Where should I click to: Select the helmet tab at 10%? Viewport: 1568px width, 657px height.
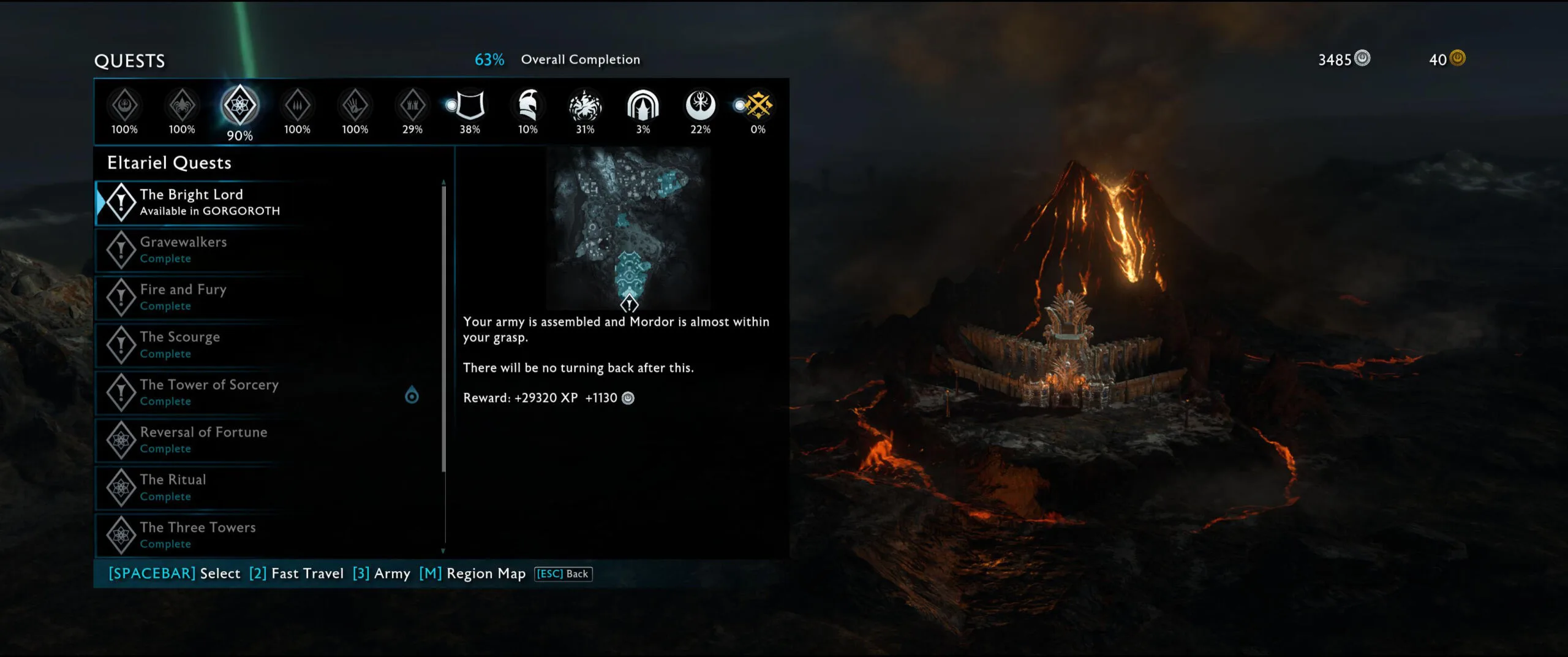pos(527,107)
